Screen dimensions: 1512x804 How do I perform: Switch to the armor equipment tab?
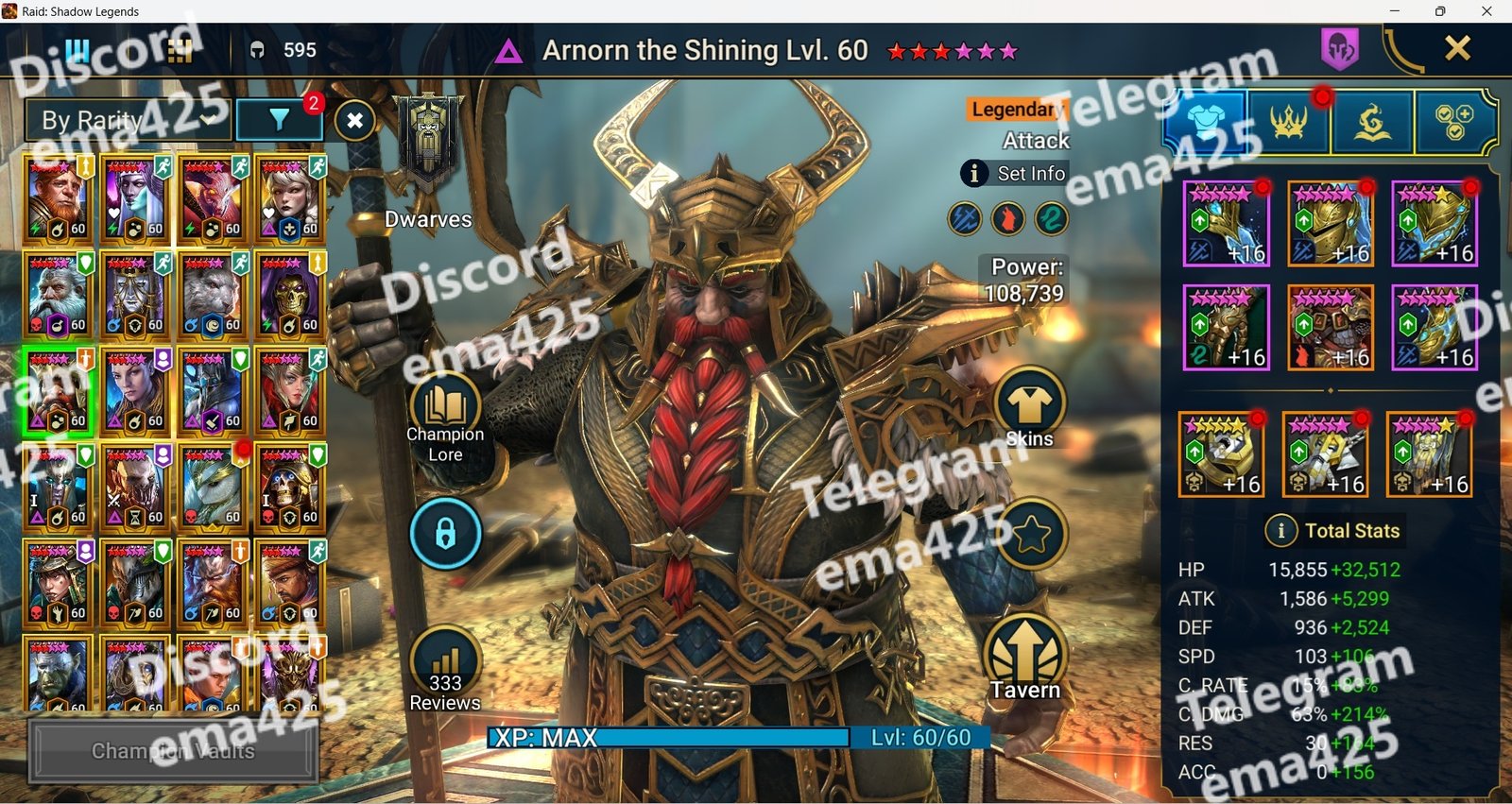1205,123
